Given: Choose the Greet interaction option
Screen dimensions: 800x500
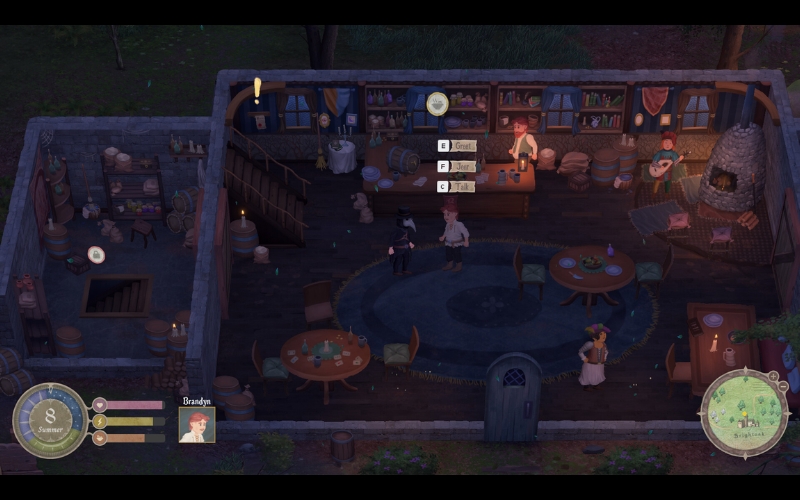Looking at the screenshot, I should [462, 146].
